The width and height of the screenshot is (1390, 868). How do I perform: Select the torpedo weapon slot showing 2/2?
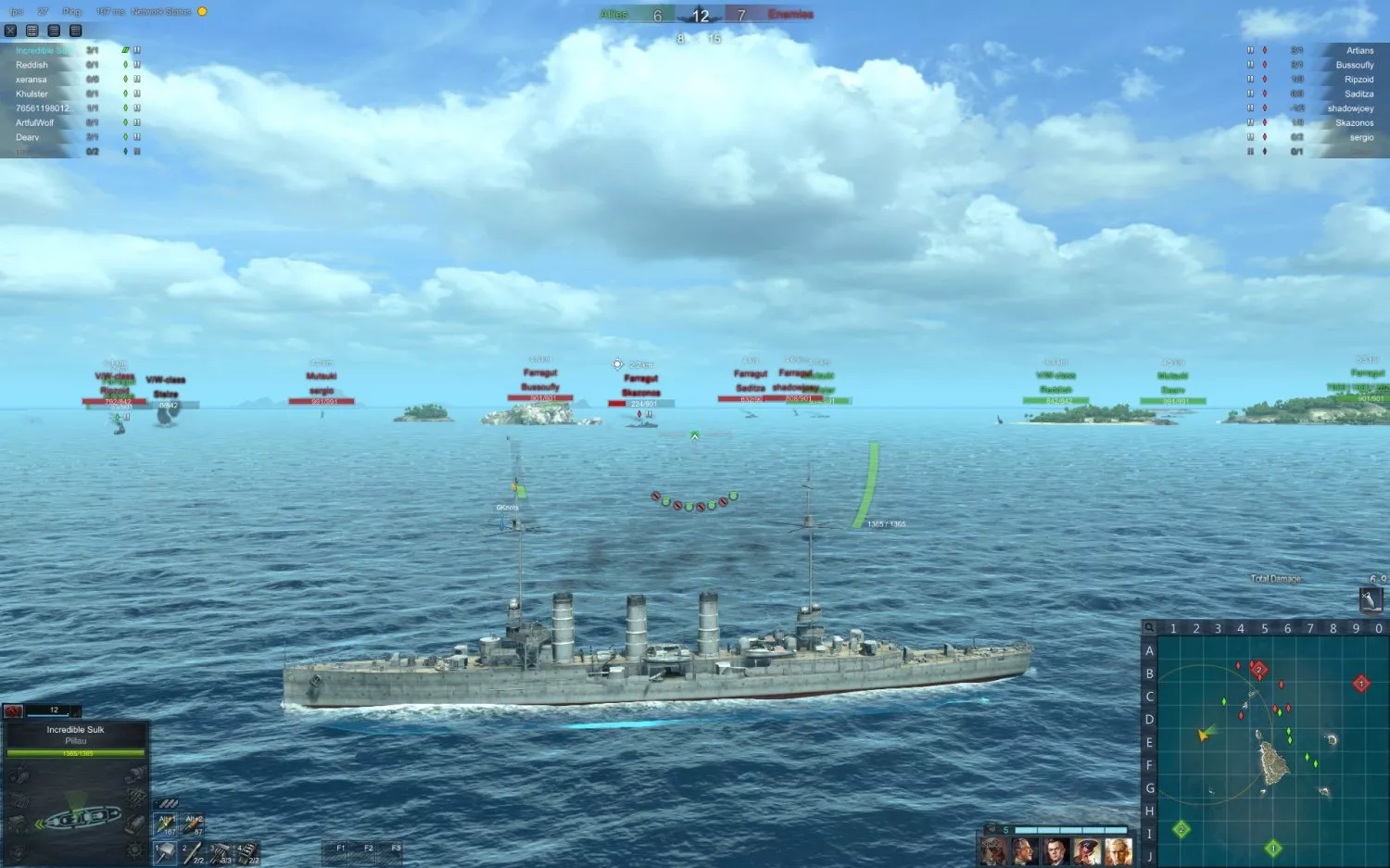coord(193,852)
